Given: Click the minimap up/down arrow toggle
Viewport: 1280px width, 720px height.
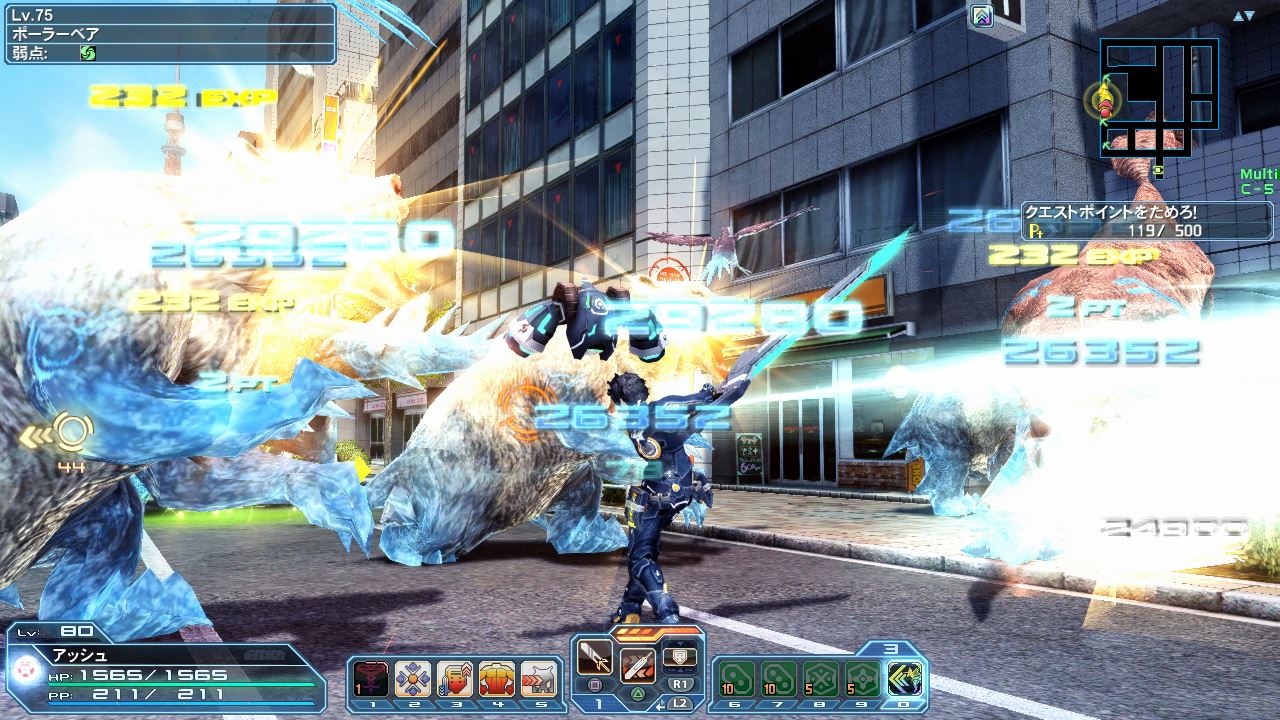Looking at the screenshot, I should point(1244,16).
